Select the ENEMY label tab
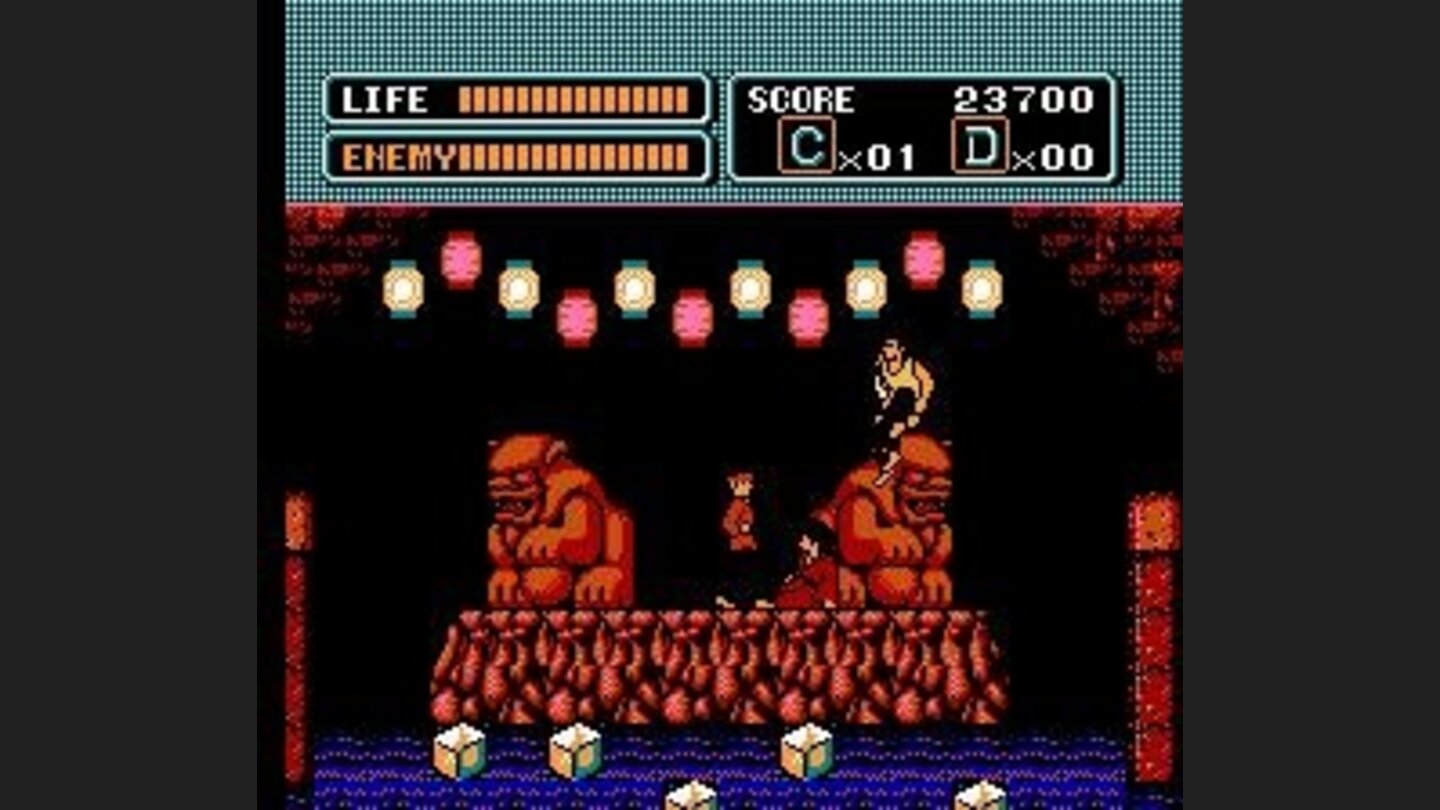 [x=400, y=156]
